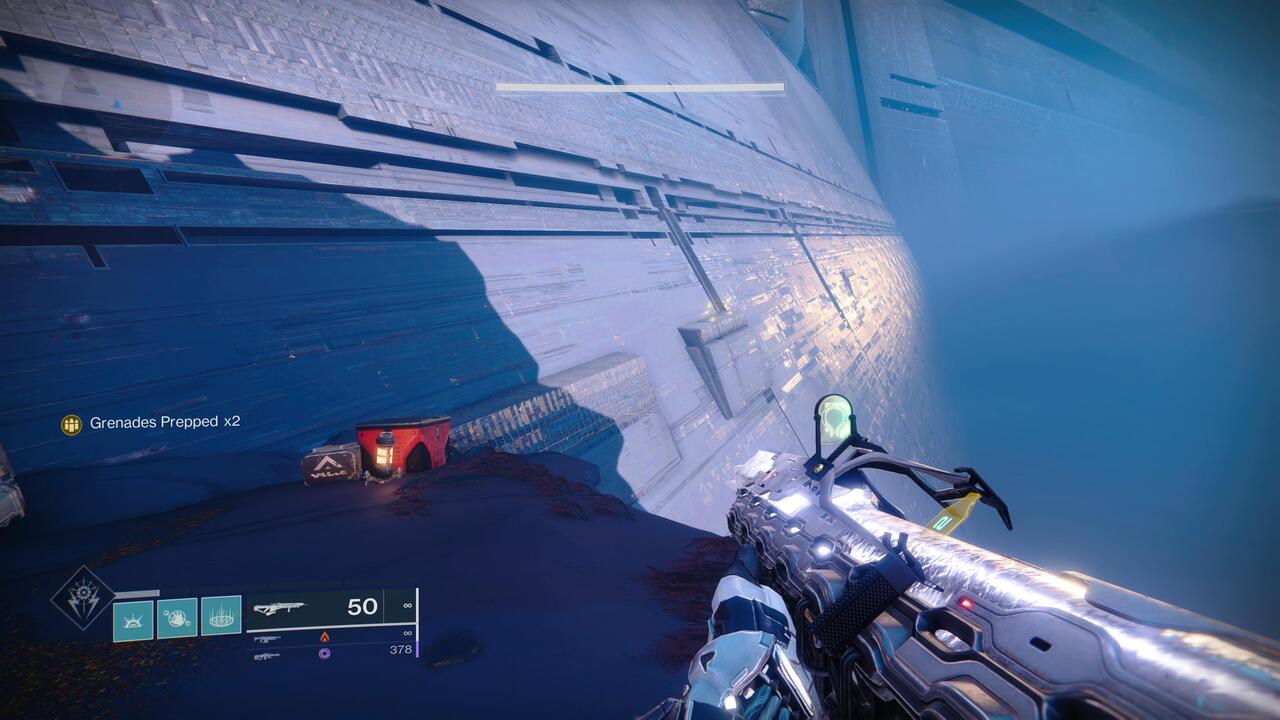Click the class ability Rift icon
This screenshot has width=1280, height=720.
click(222, 618)
